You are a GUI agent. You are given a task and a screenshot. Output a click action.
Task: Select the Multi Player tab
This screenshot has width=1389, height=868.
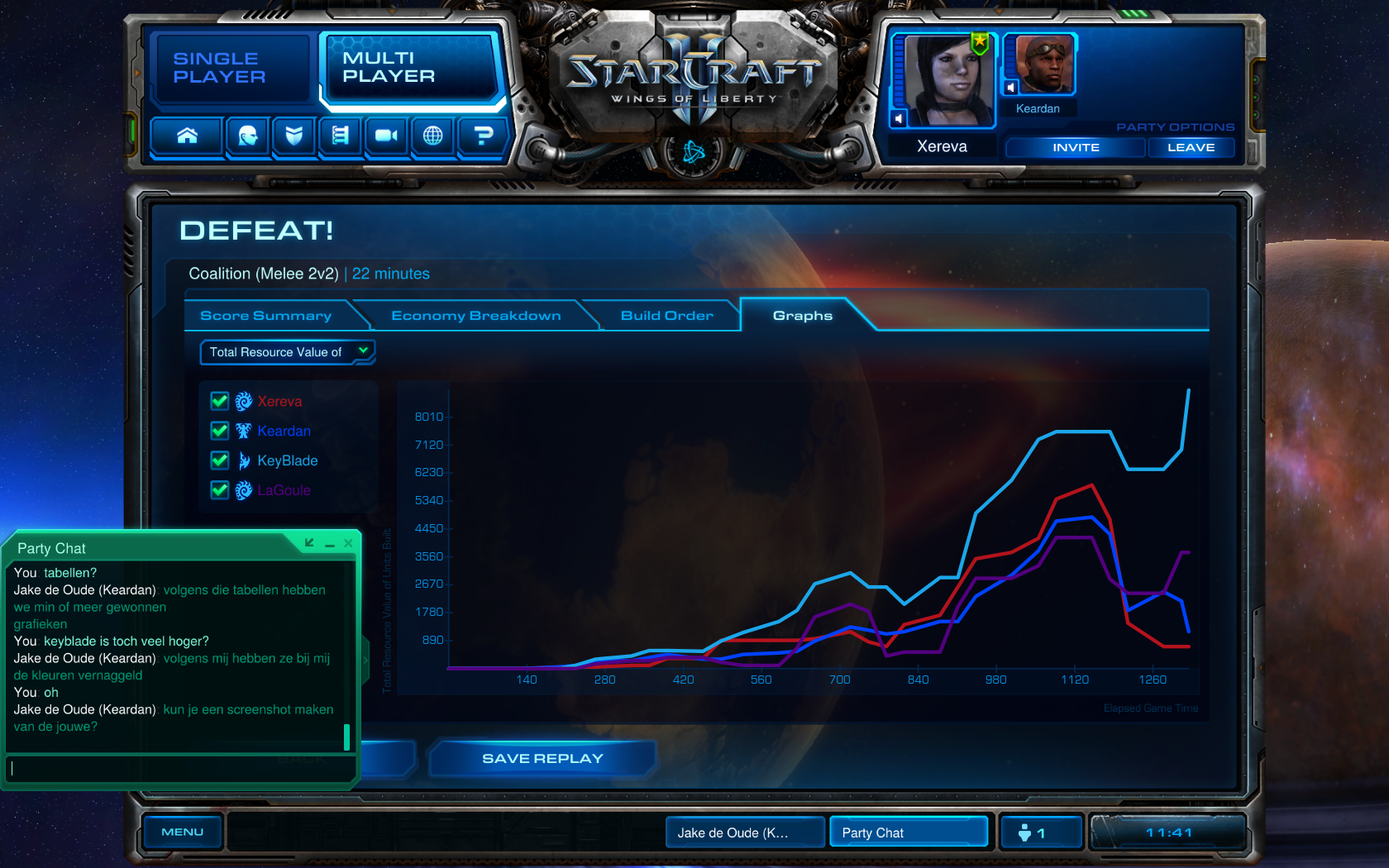point(409,68)
